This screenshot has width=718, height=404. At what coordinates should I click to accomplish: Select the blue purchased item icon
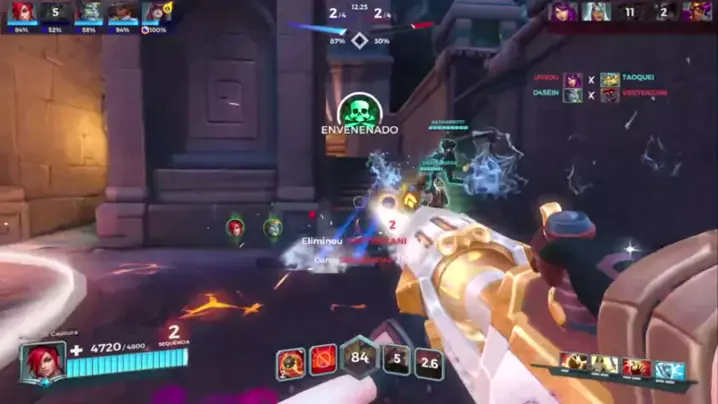669,366
